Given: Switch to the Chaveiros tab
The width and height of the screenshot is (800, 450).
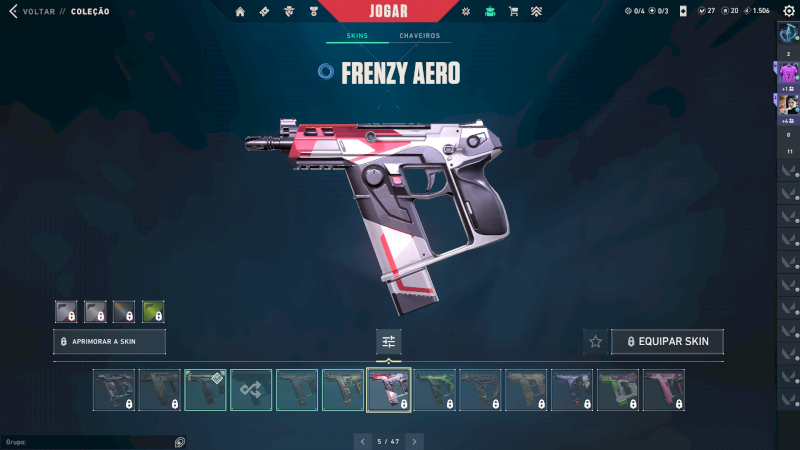Looking at the screenshot, I should click(419, 36).
